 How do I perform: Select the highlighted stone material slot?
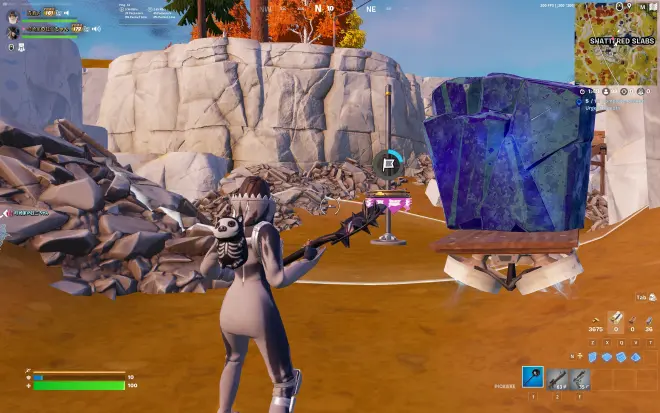pyautogui.click(x=616, y=320)
